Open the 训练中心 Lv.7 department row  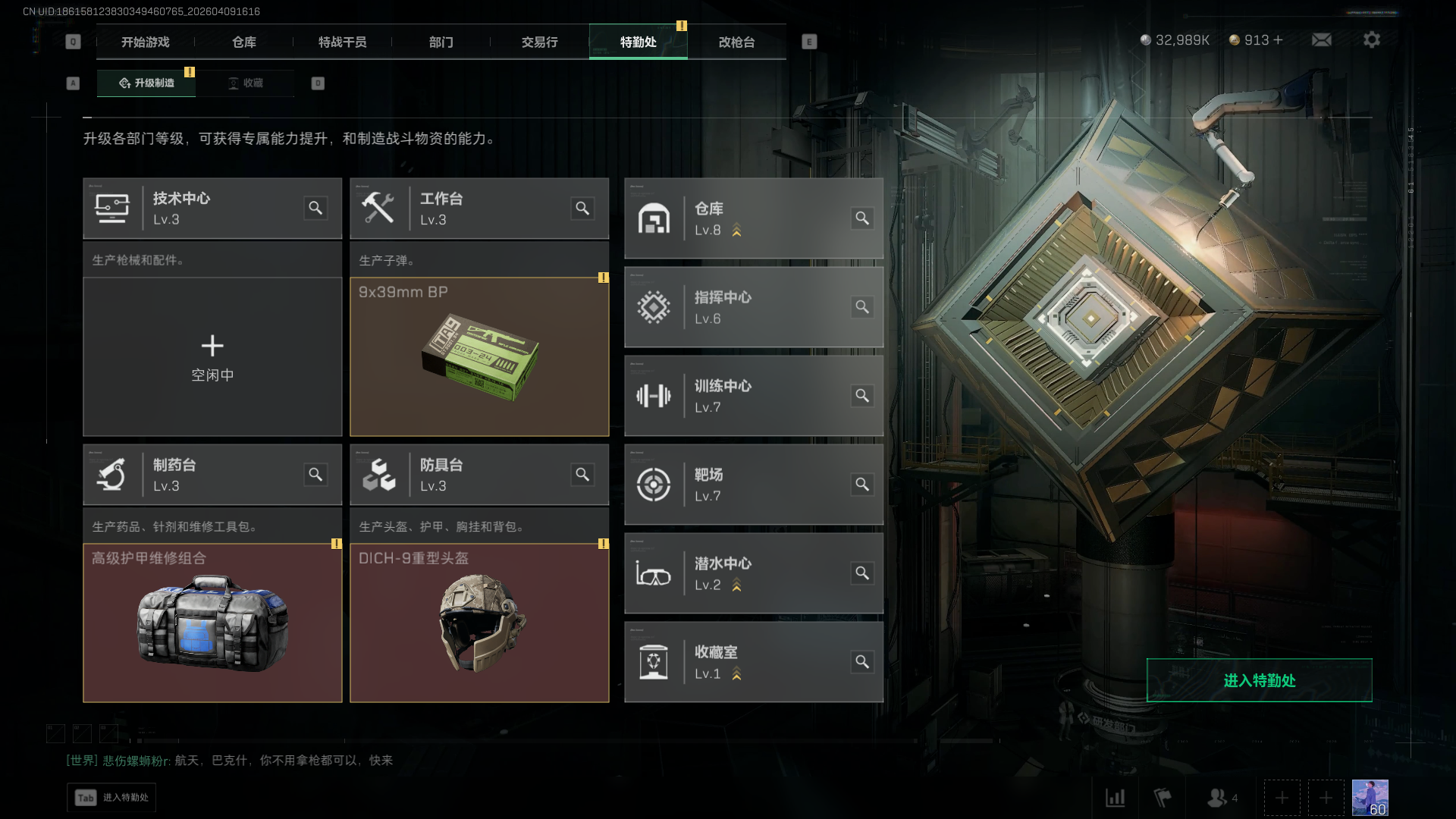click(x=753, y=396)
